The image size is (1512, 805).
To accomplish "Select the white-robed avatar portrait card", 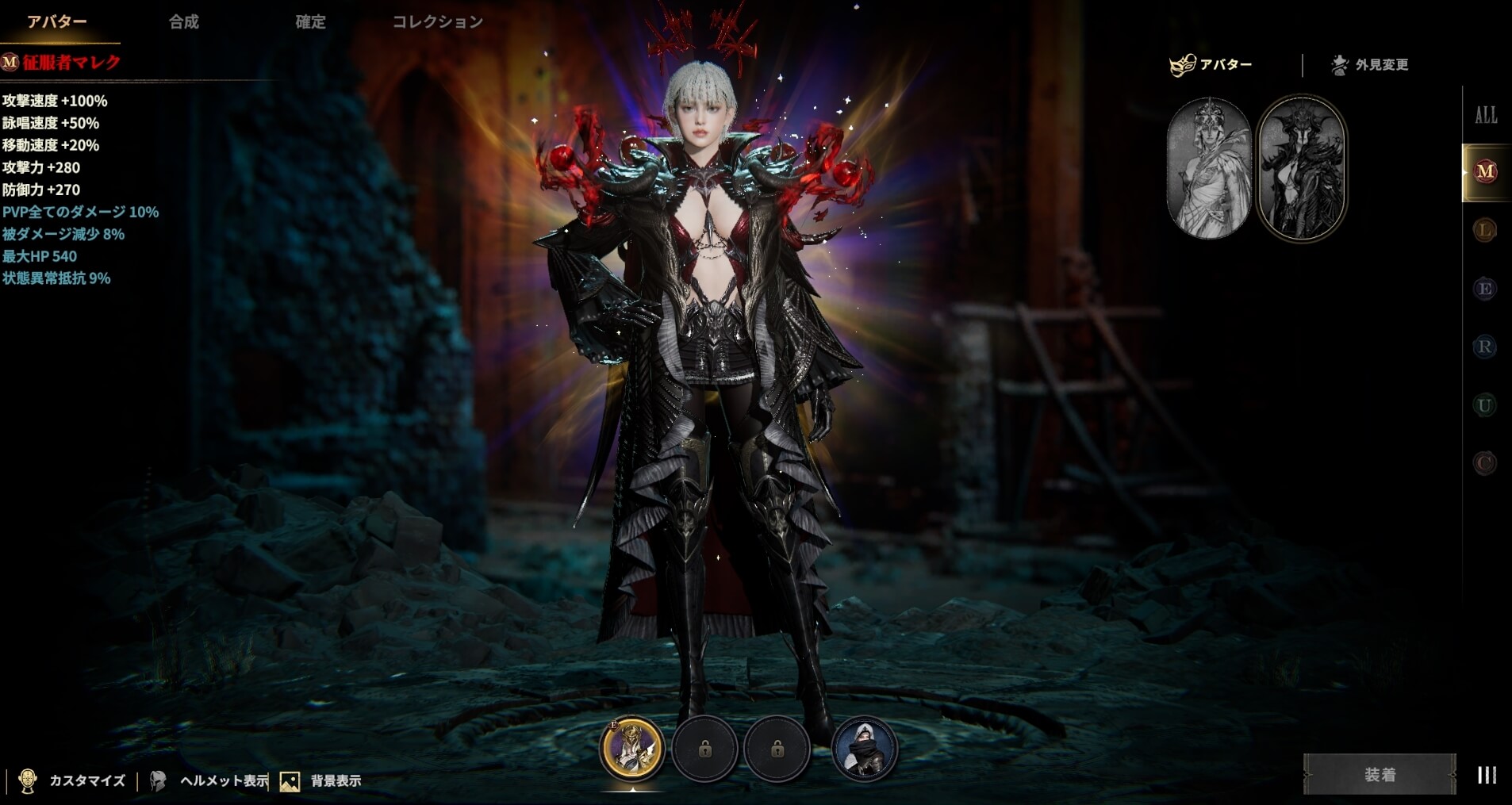I will 1208,168.
